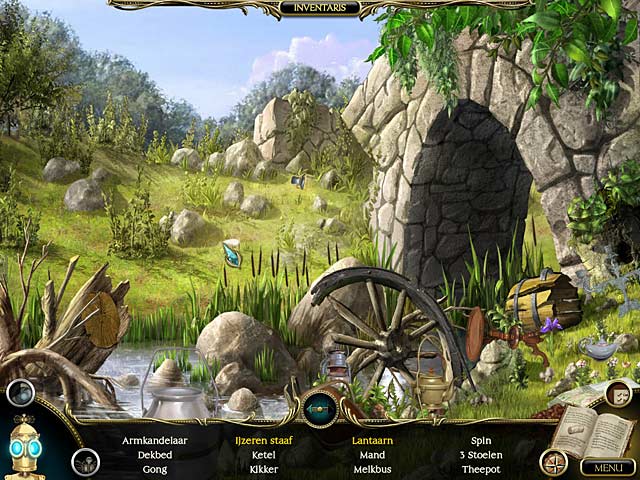Select 'Kikker' in the object list

point(264,469)
